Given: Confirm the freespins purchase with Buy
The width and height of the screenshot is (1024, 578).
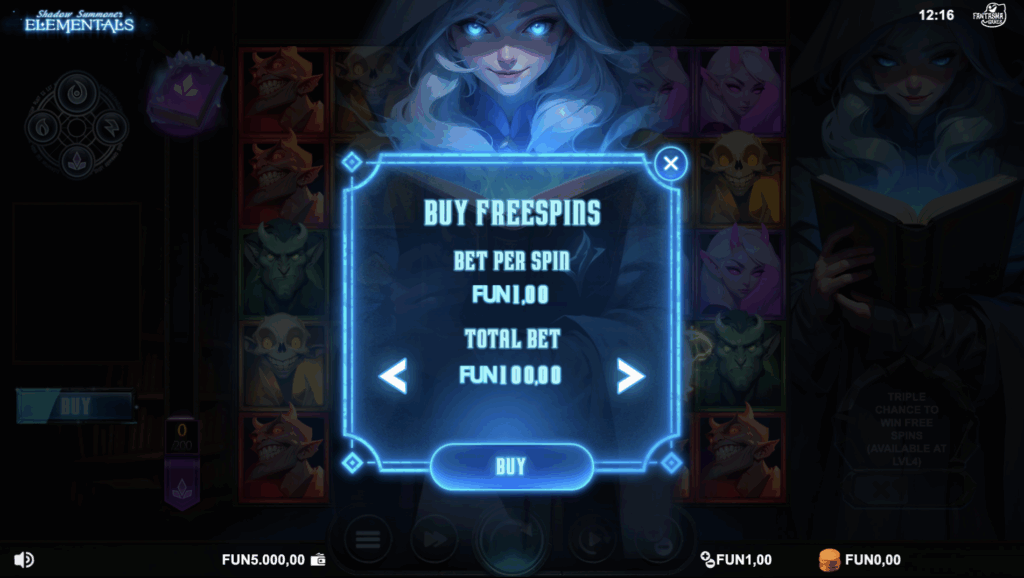Looking at the screenshot, I should [x=511, y=466].
